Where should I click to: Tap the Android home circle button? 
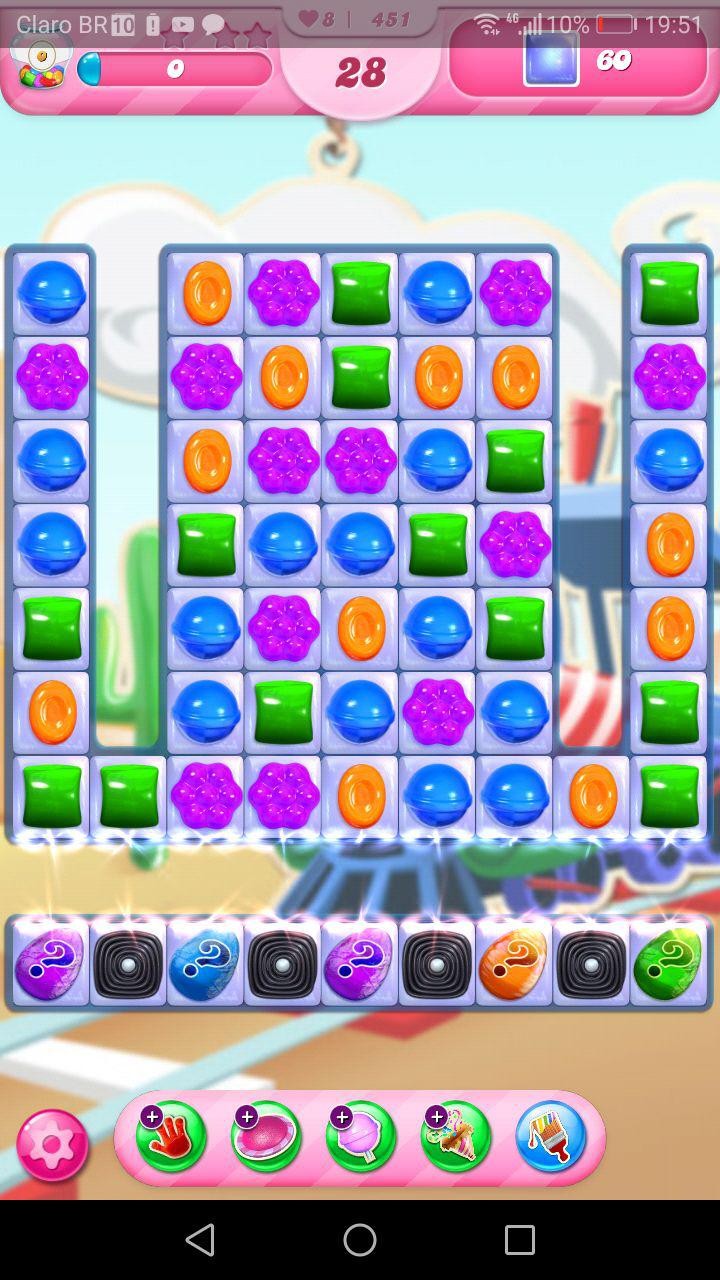(x=360, y=1240)
